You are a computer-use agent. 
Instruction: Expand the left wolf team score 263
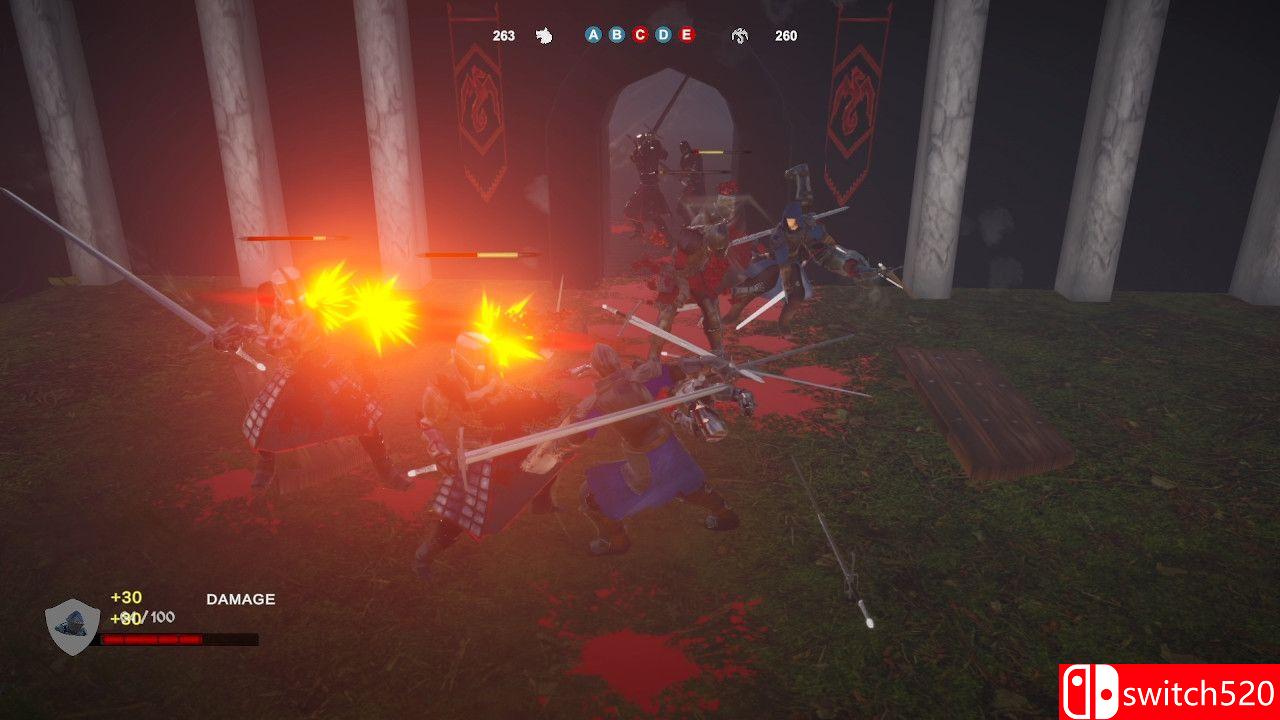pyautogui.click(x=502, y=35)
